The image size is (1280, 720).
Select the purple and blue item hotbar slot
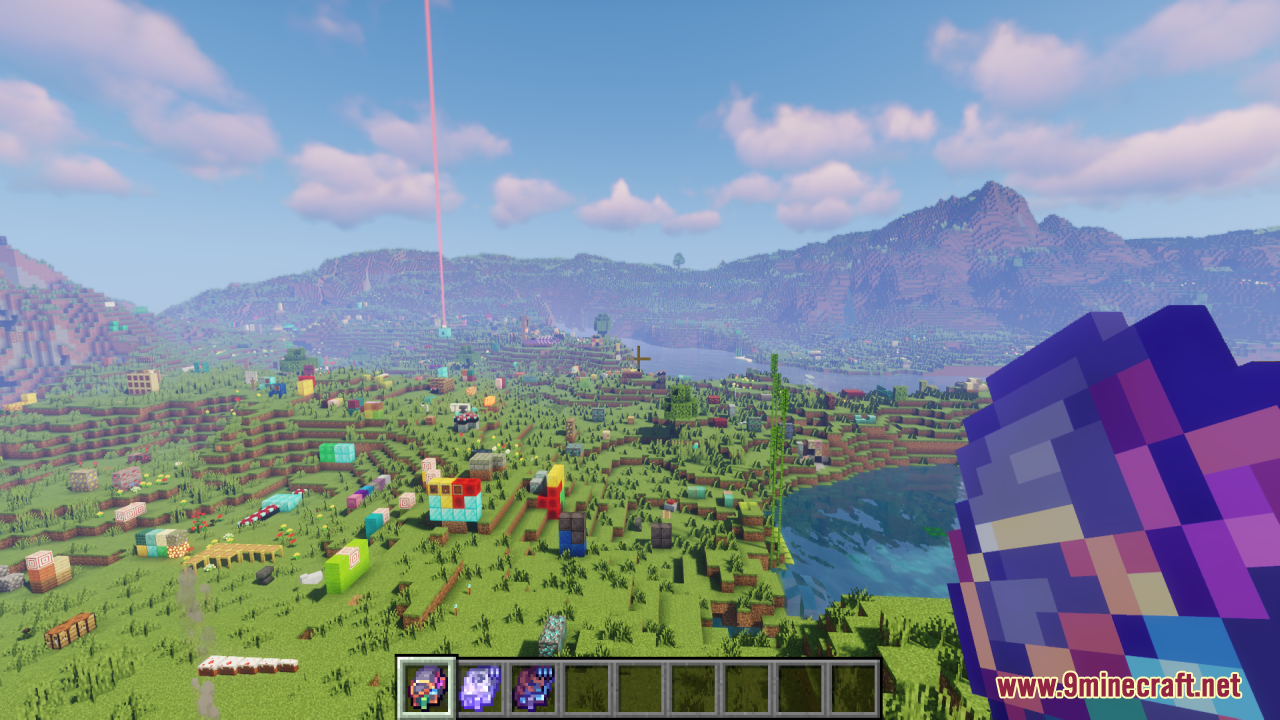(x=533, y=687)
